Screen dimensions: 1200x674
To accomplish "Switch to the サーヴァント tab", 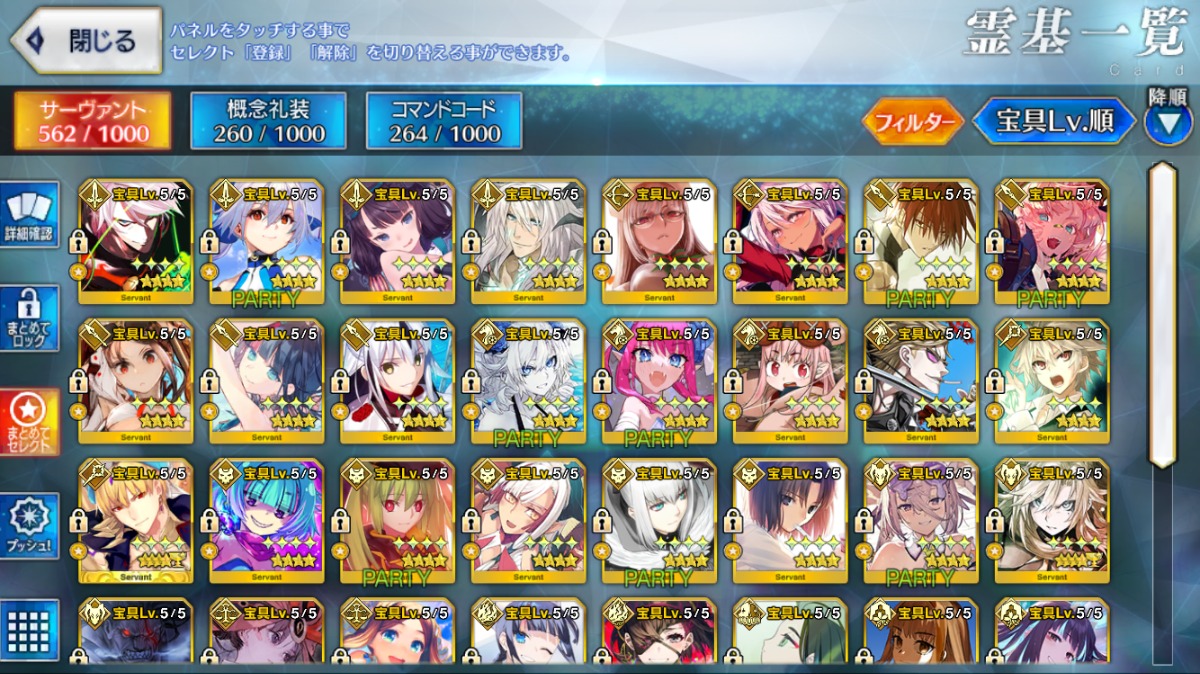I will pyautogui.click(x=92, y=121).
